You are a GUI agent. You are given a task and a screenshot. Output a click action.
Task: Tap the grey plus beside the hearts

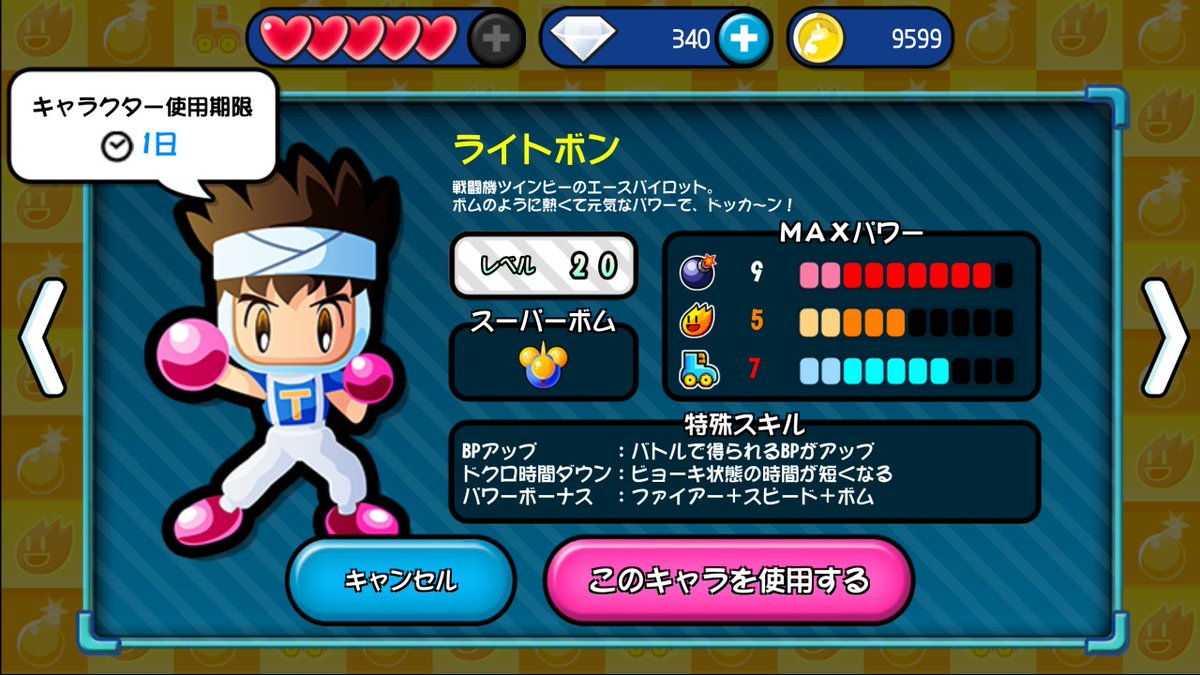point(496,39)
